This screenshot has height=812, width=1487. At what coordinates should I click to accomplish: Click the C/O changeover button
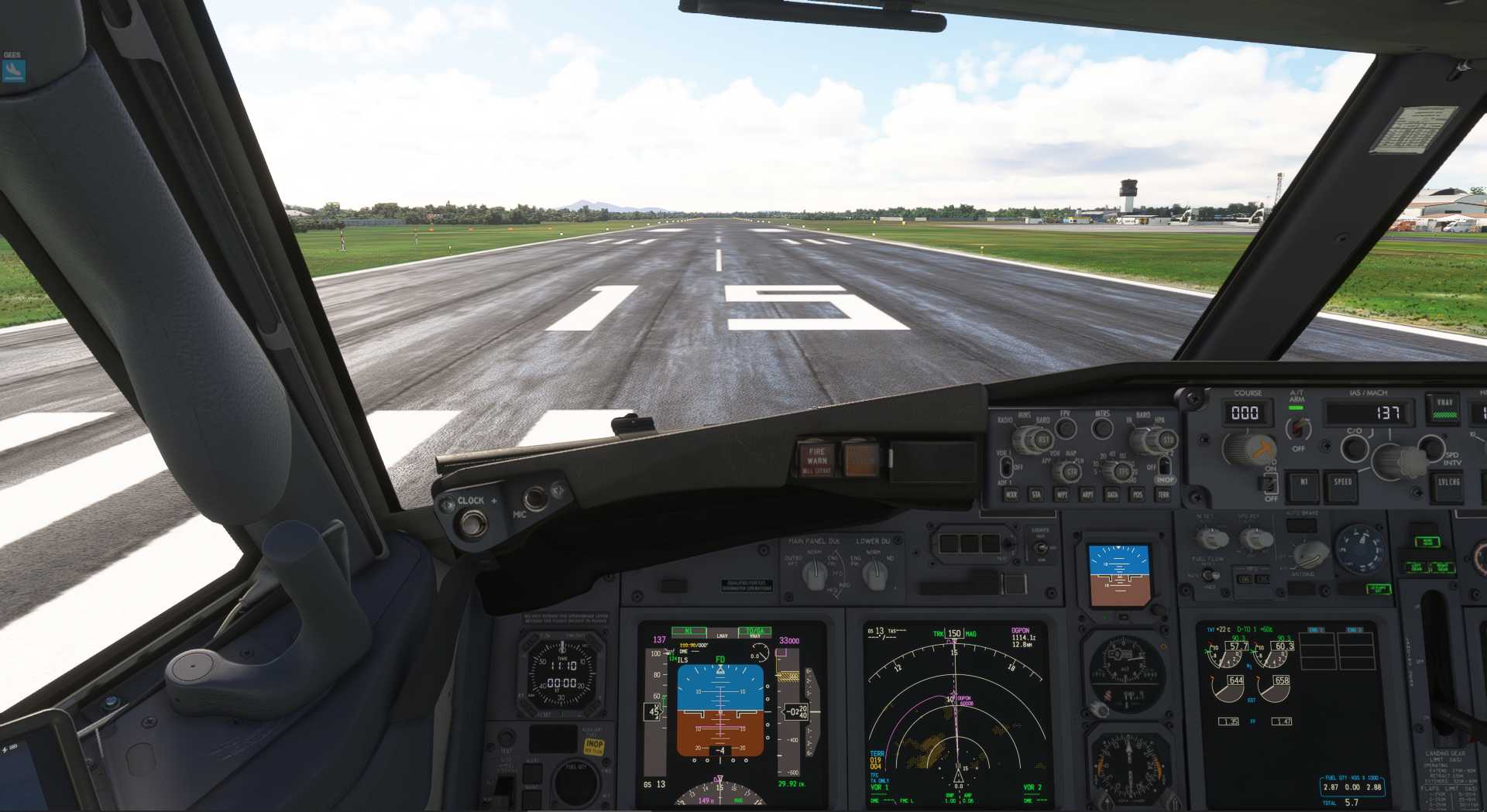[1354, 447]
